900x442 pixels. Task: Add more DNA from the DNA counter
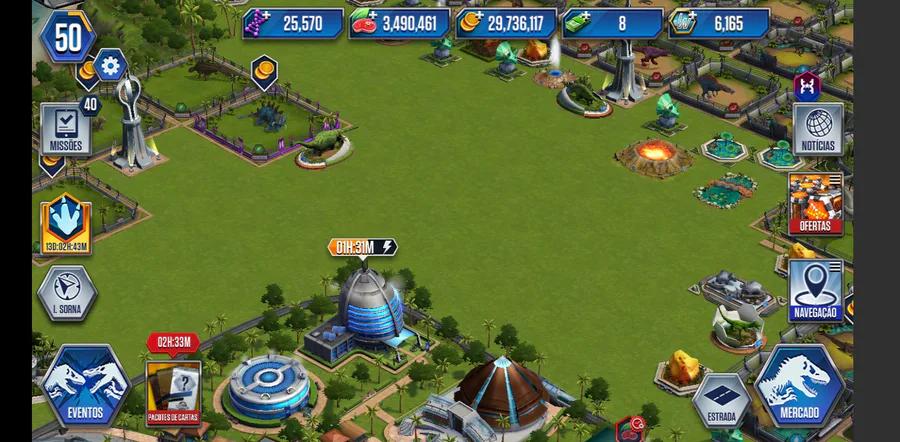(x=258, y=23)
